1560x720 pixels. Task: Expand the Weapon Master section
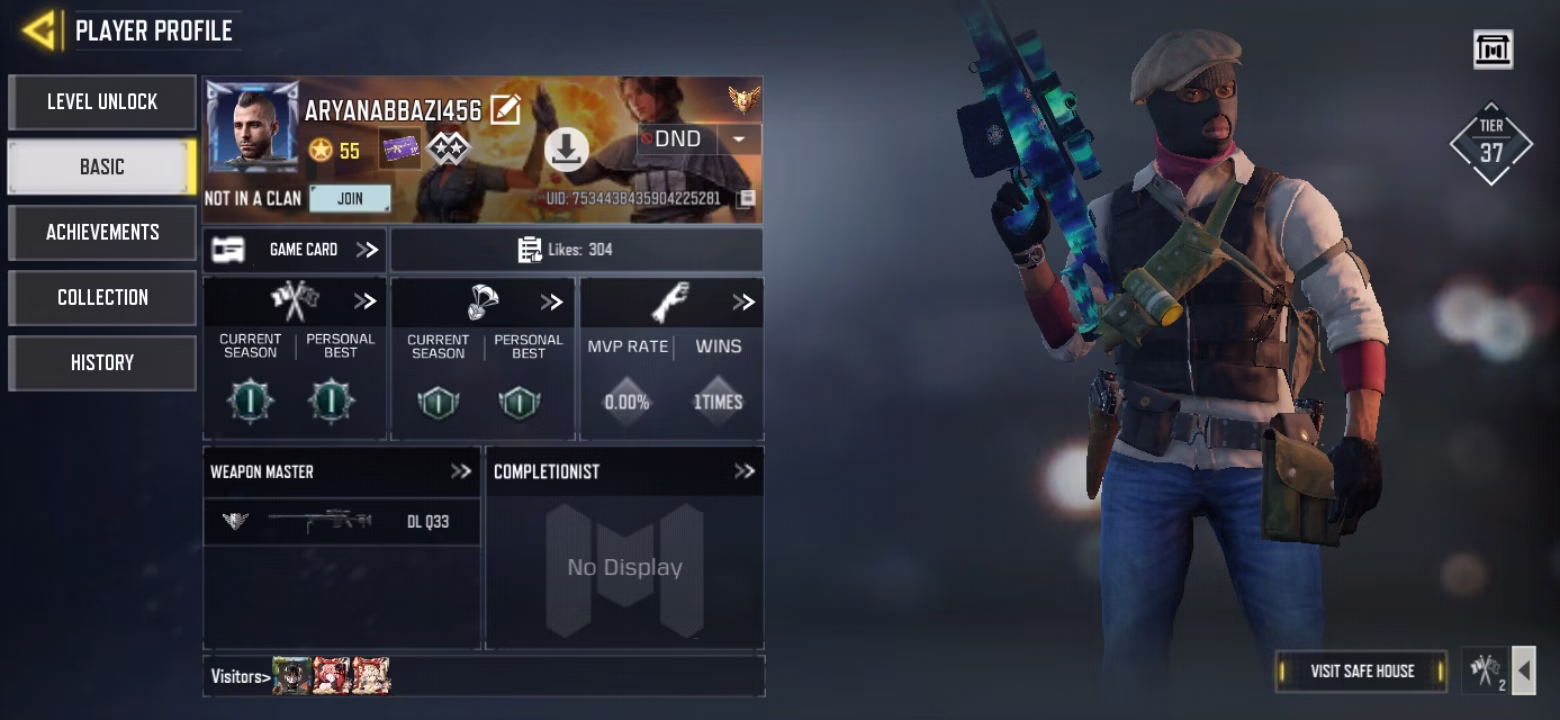(x=460, y=471)
